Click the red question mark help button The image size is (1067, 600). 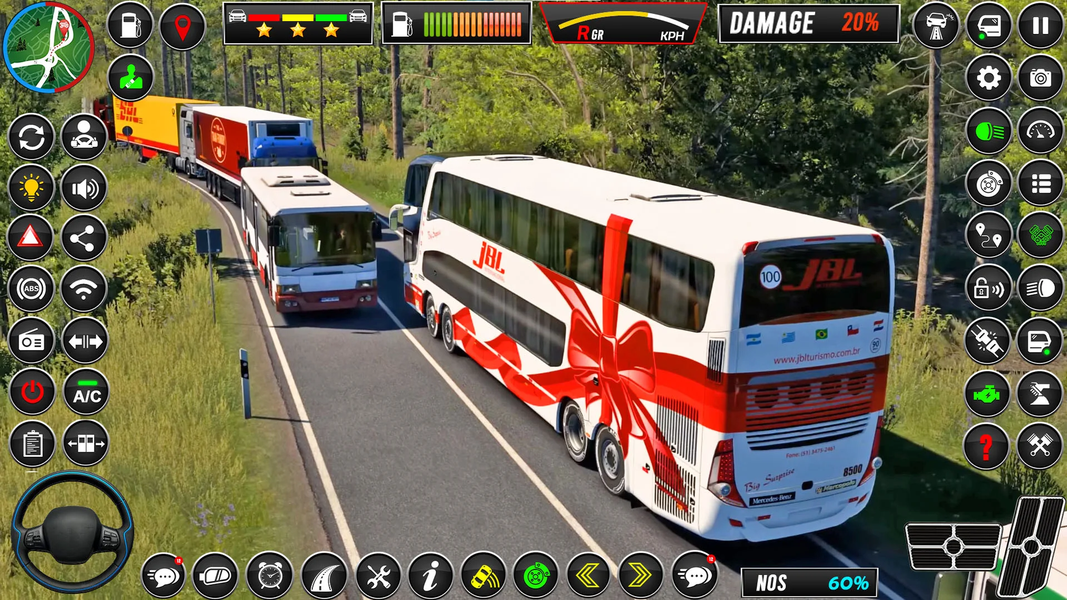point(986,446)
